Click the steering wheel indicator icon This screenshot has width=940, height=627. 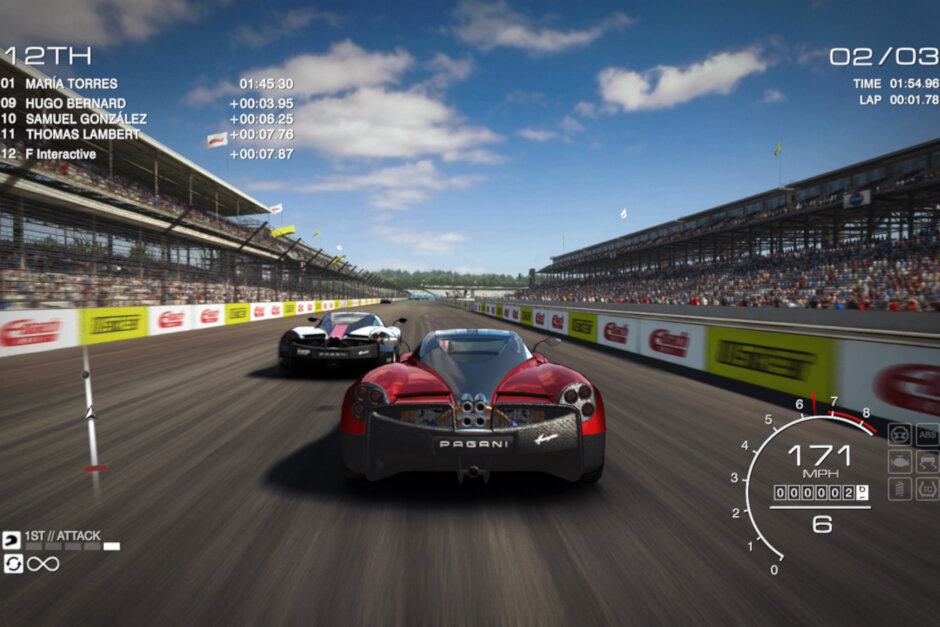(x=900, y=434)
